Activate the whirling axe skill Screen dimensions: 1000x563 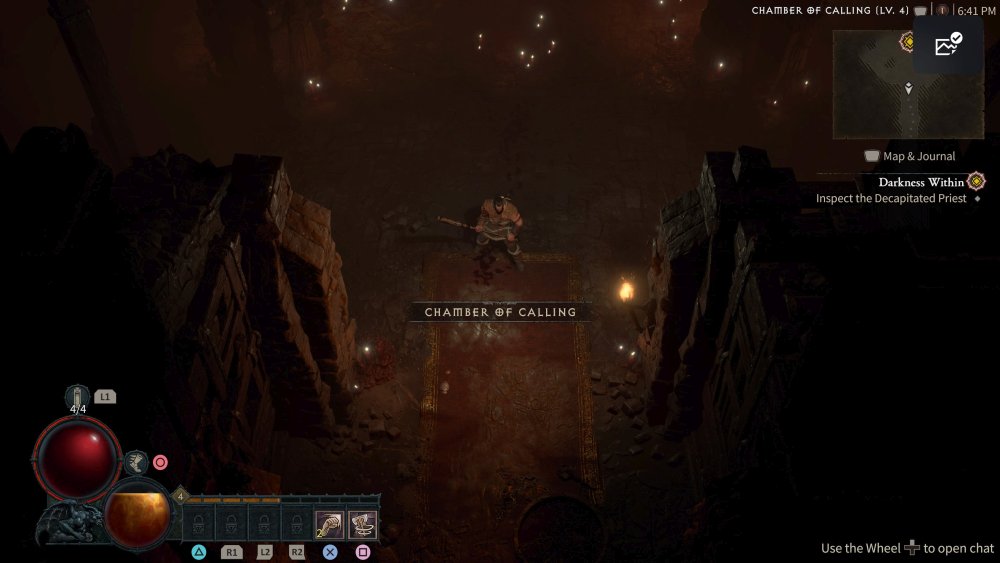click(x=362, y=523)
